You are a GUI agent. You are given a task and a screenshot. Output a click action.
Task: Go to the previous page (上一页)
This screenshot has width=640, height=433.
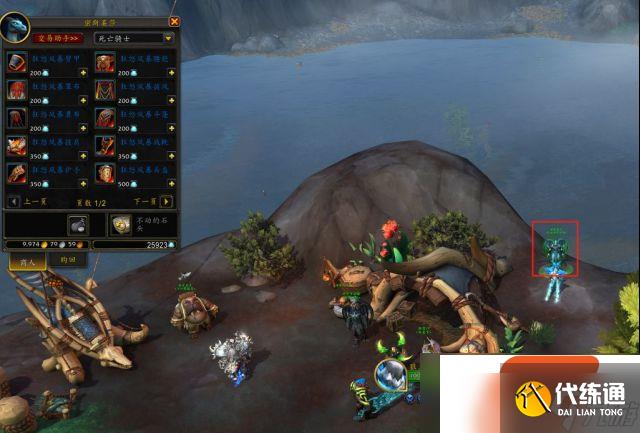[x=14, y=202]
